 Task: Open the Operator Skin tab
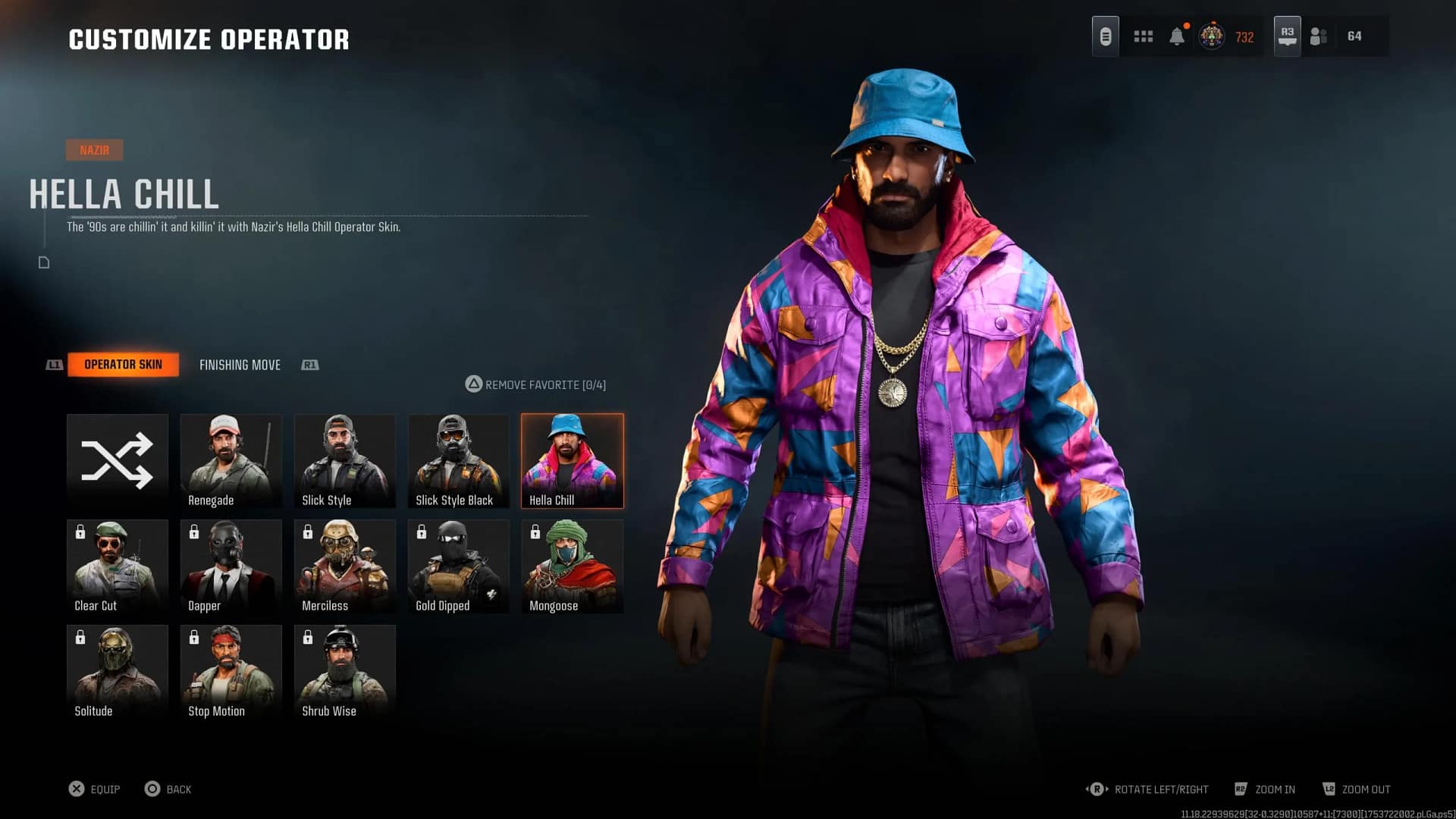(123, 365)
